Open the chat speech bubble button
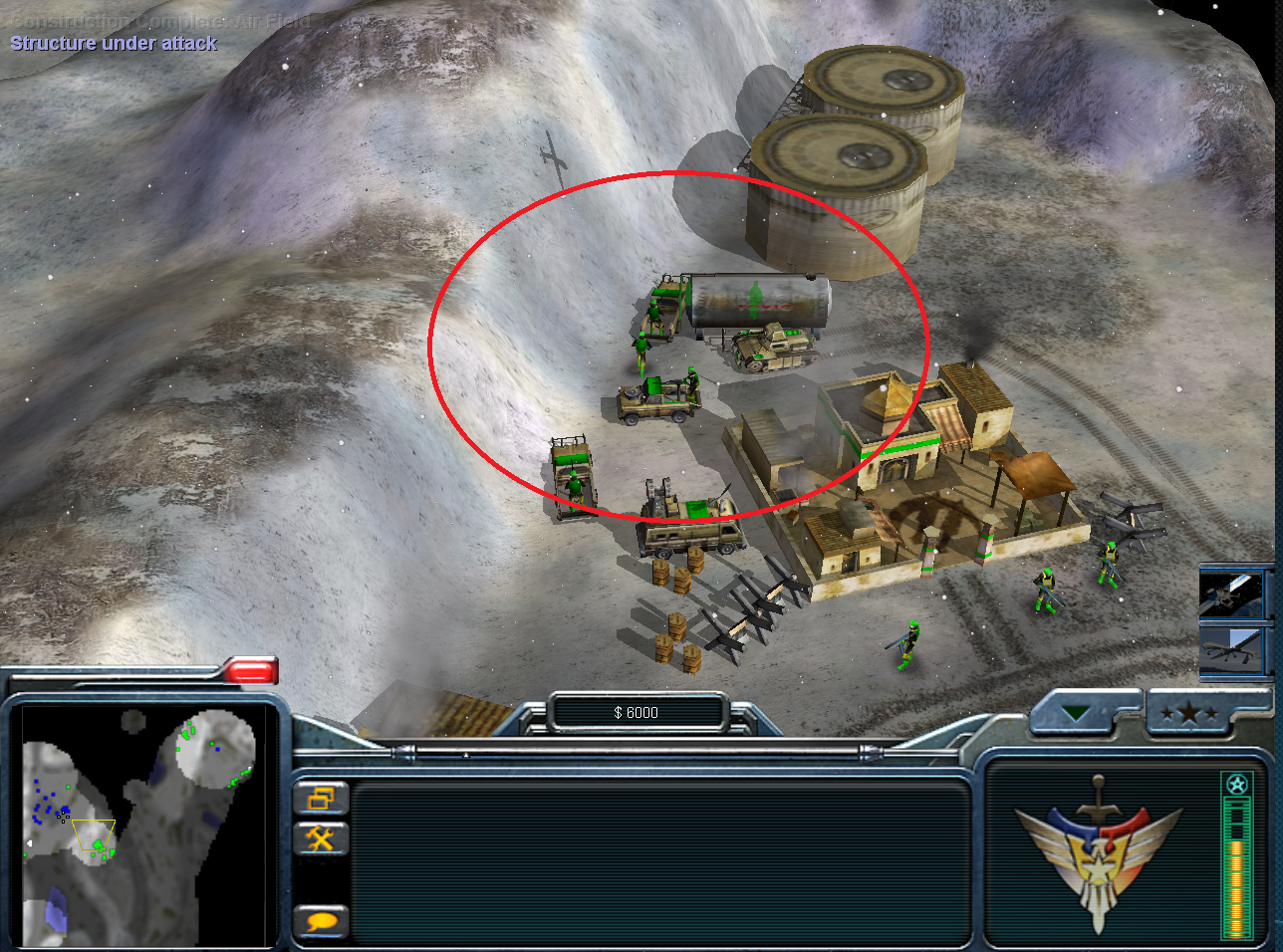 (321, 921)
